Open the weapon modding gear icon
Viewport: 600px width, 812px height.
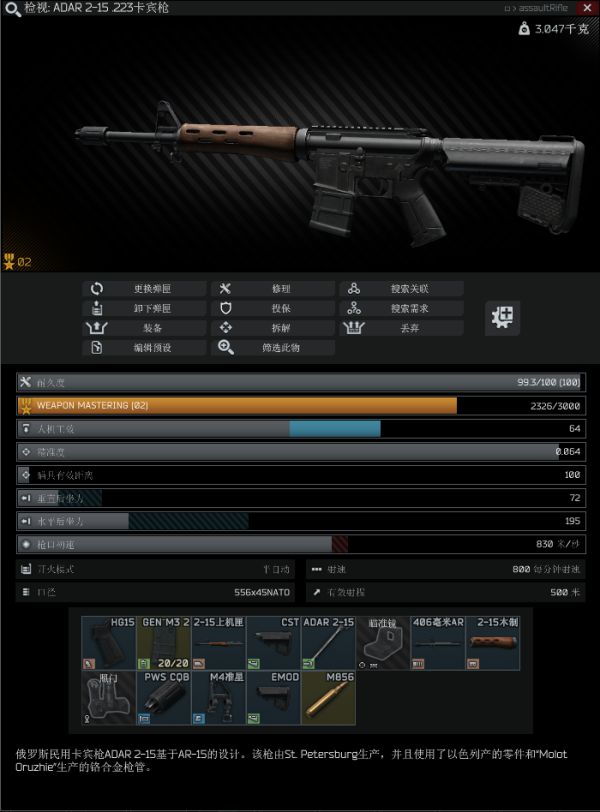click(x=503, y=318)
